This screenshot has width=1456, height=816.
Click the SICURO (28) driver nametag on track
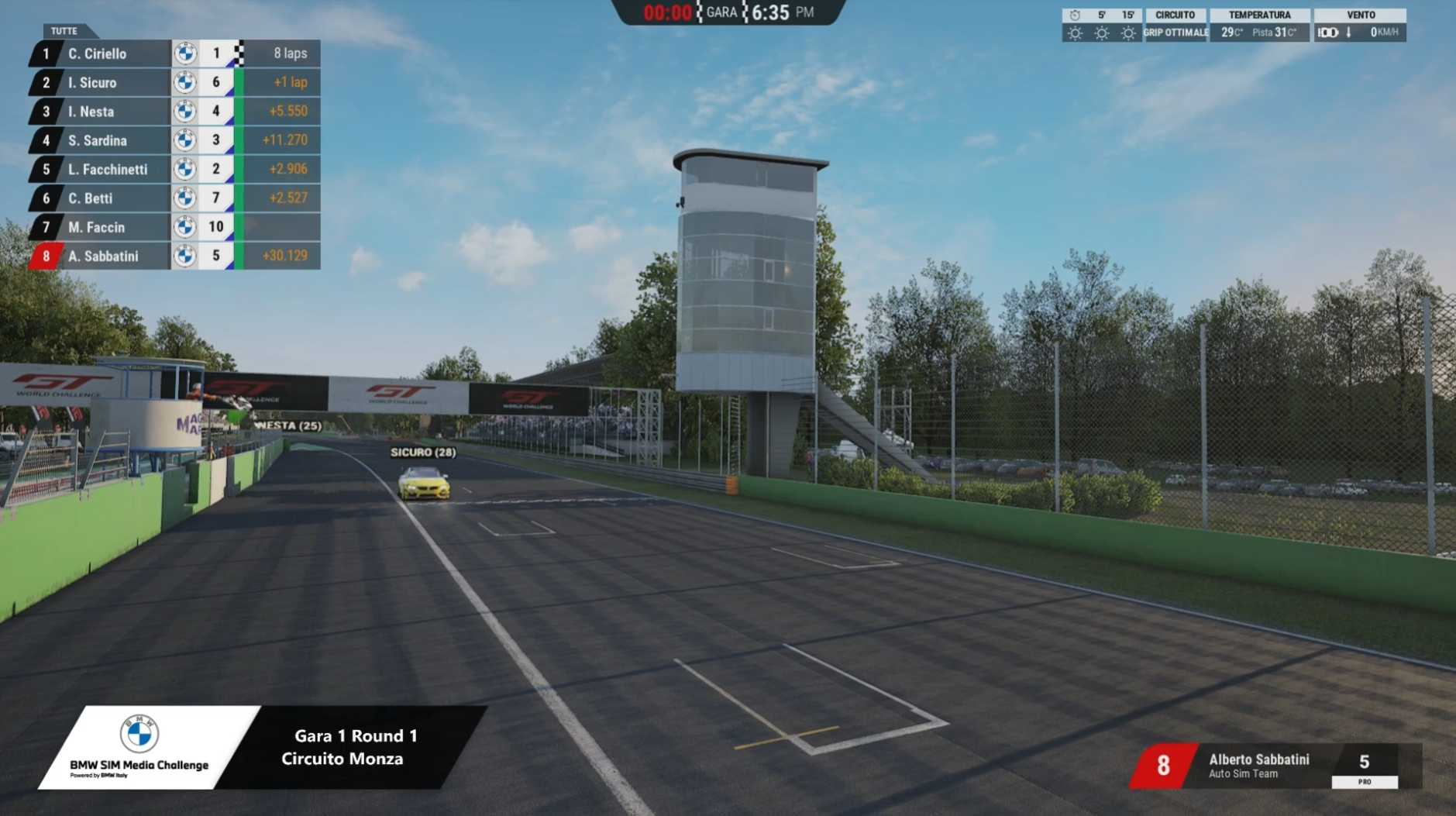(x=423, y=451)
